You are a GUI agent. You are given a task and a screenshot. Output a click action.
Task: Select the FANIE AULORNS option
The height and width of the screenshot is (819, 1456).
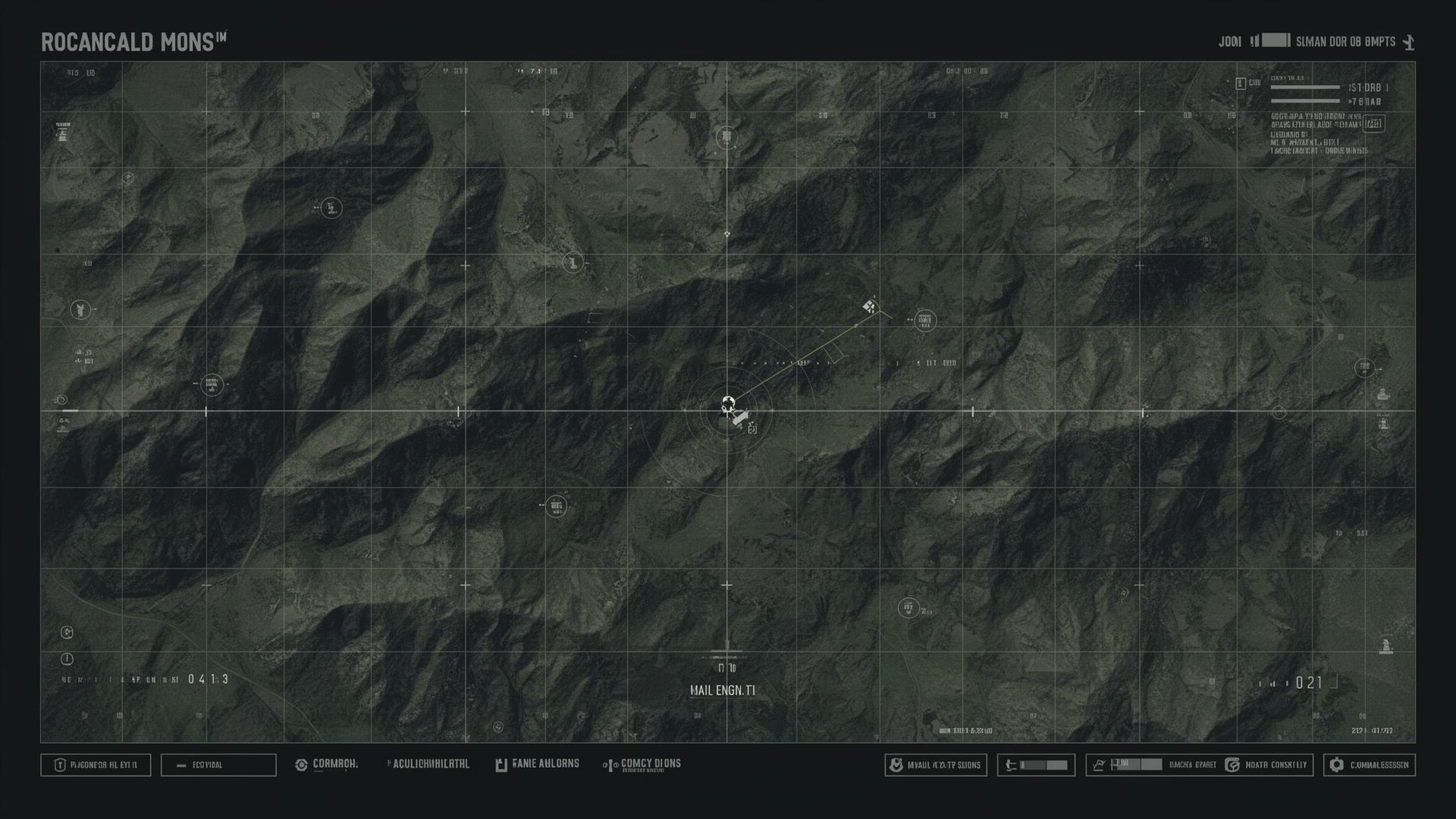click(537, 764)
